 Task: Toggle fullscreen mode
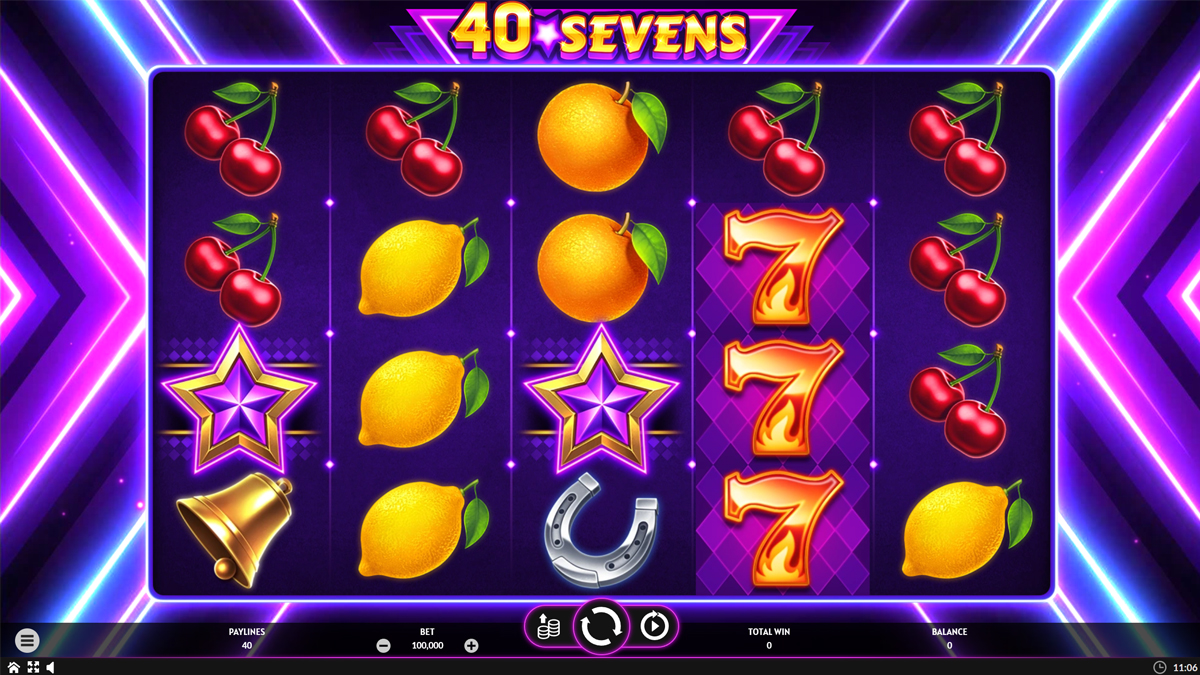pyautogui.click(x=32, y=667)
